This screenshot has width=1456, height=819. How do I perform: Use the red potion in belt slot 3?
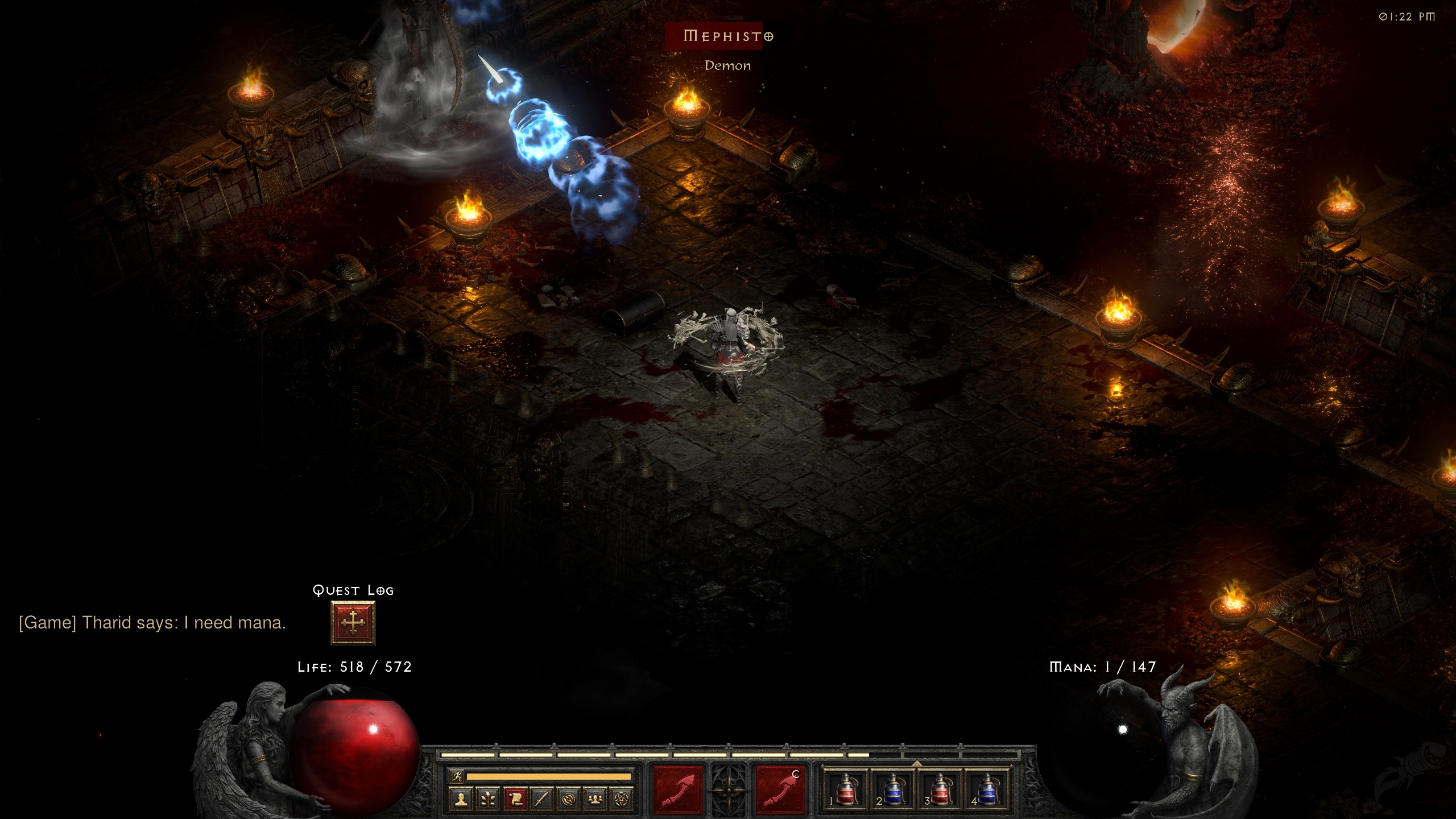(x=940, y=790)
